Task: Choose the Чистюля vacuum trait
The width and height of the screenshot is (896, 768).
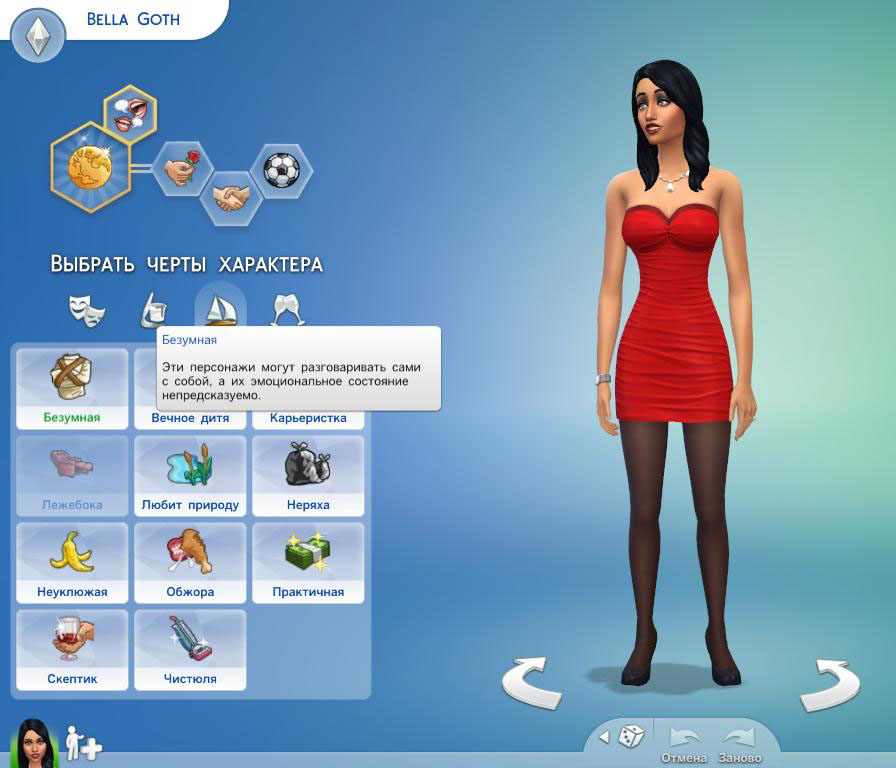Action: [190, 649]
